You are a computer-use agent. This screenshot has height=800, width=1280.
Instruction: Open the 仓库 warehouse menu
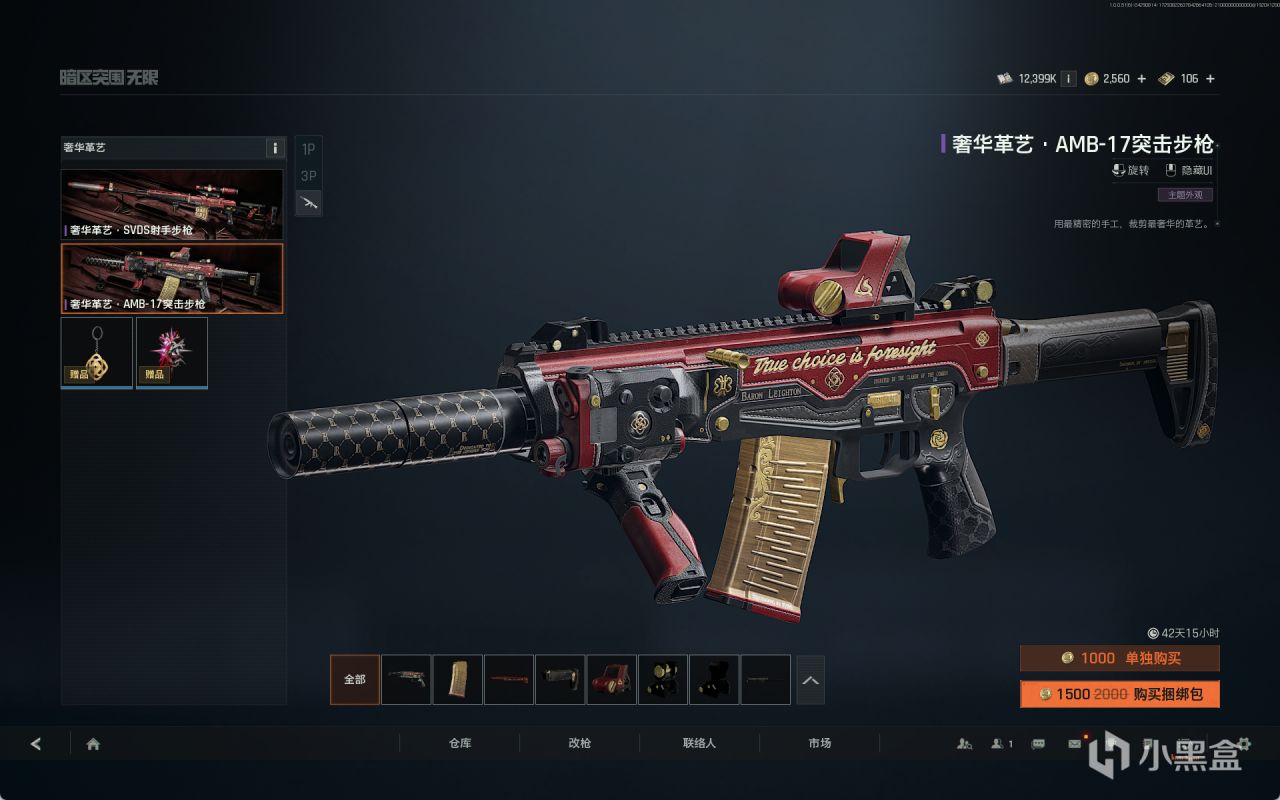460,744
